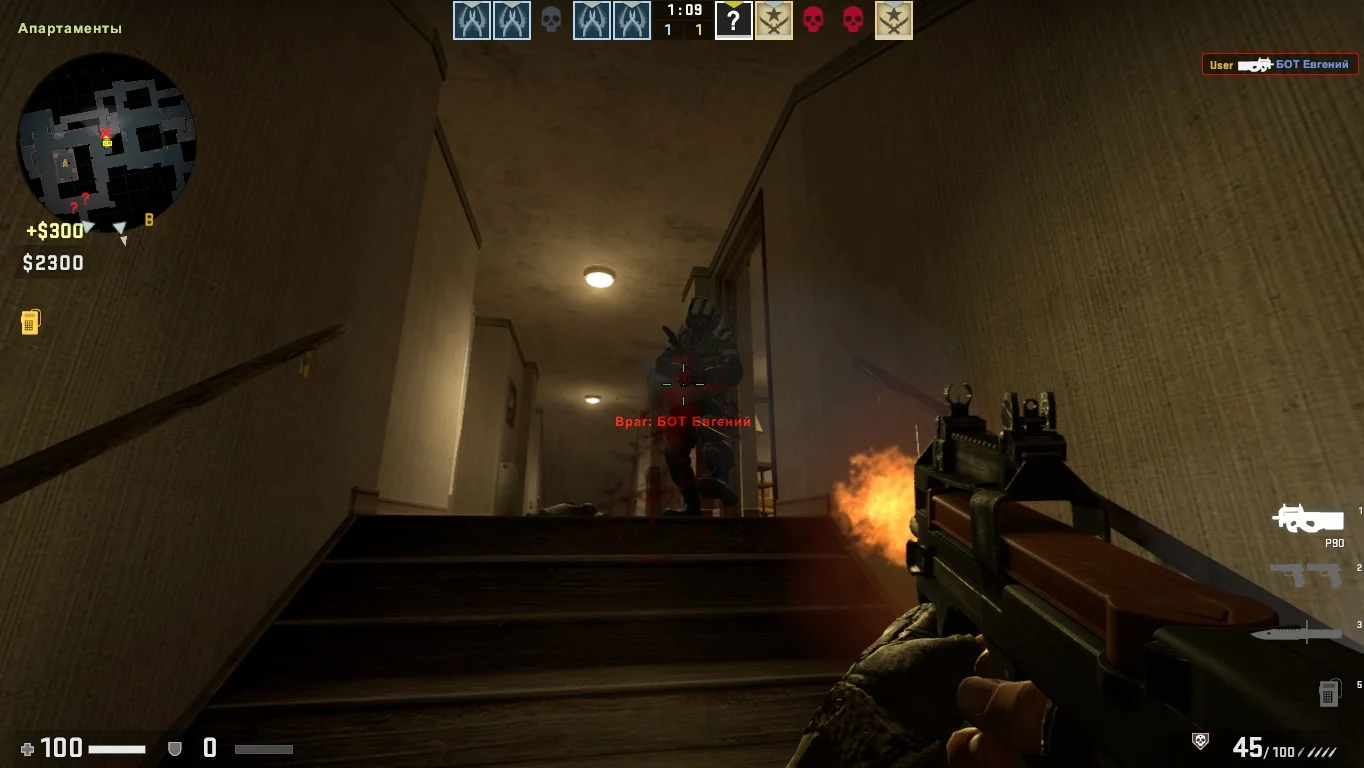Select the P90 weapon slot

pos(1307,519)
